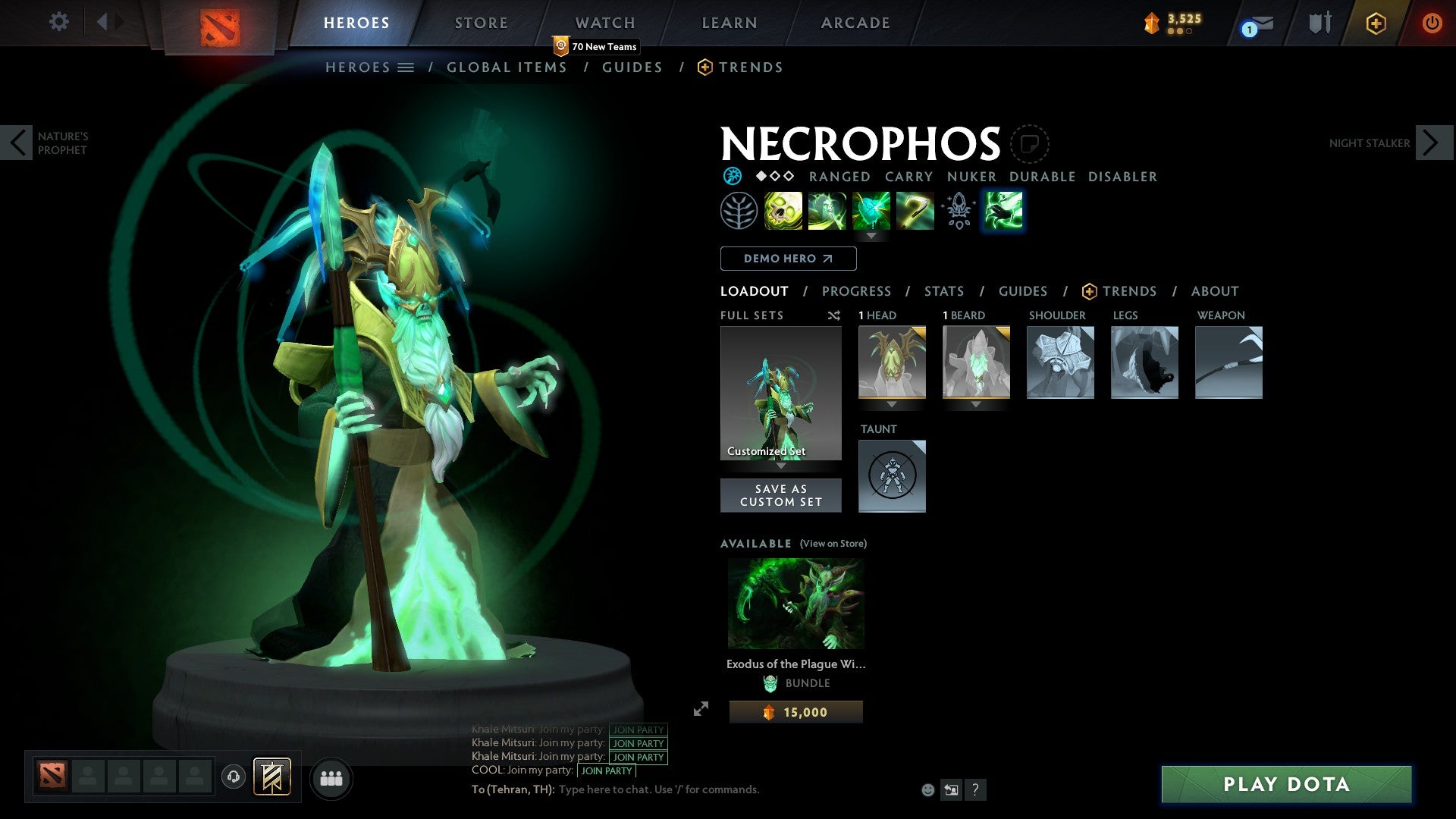Click the armory shield and sword icon
The width and height of the screenshot is (1456, 819).
1319,24
